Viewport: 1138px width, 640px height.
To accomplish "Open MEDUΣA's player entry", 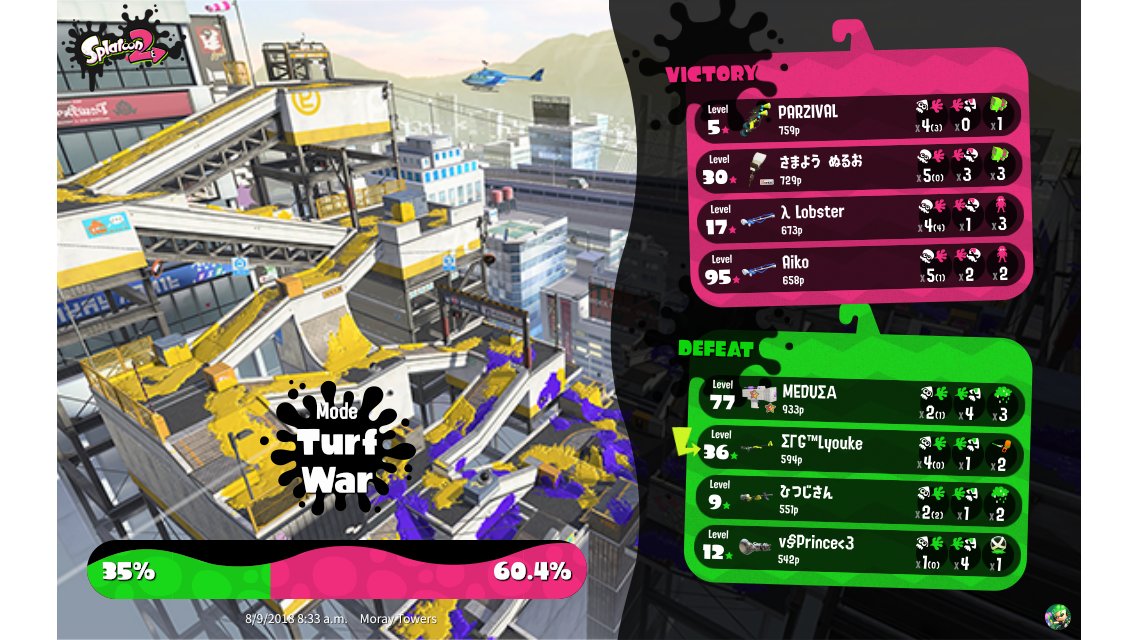I will tap(858, 399).
